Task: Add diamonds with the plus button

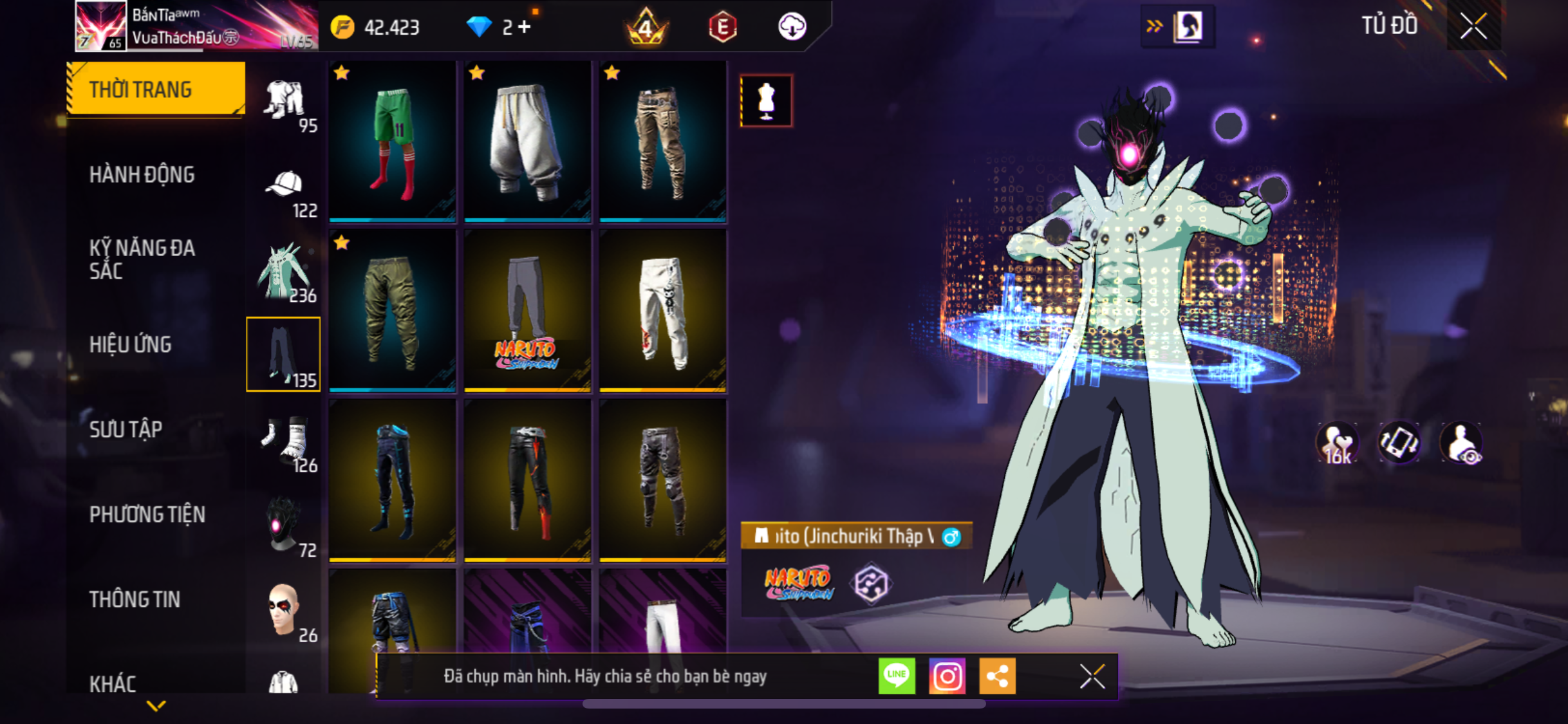Action: 525,27
